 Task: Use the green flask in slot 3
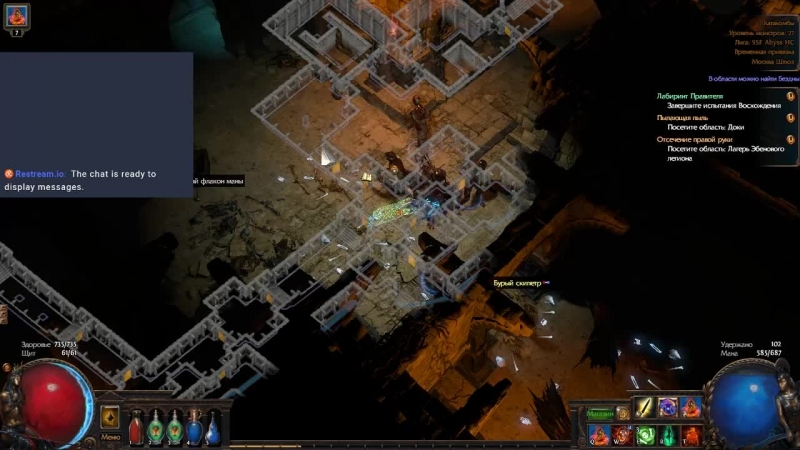(175, 430)
